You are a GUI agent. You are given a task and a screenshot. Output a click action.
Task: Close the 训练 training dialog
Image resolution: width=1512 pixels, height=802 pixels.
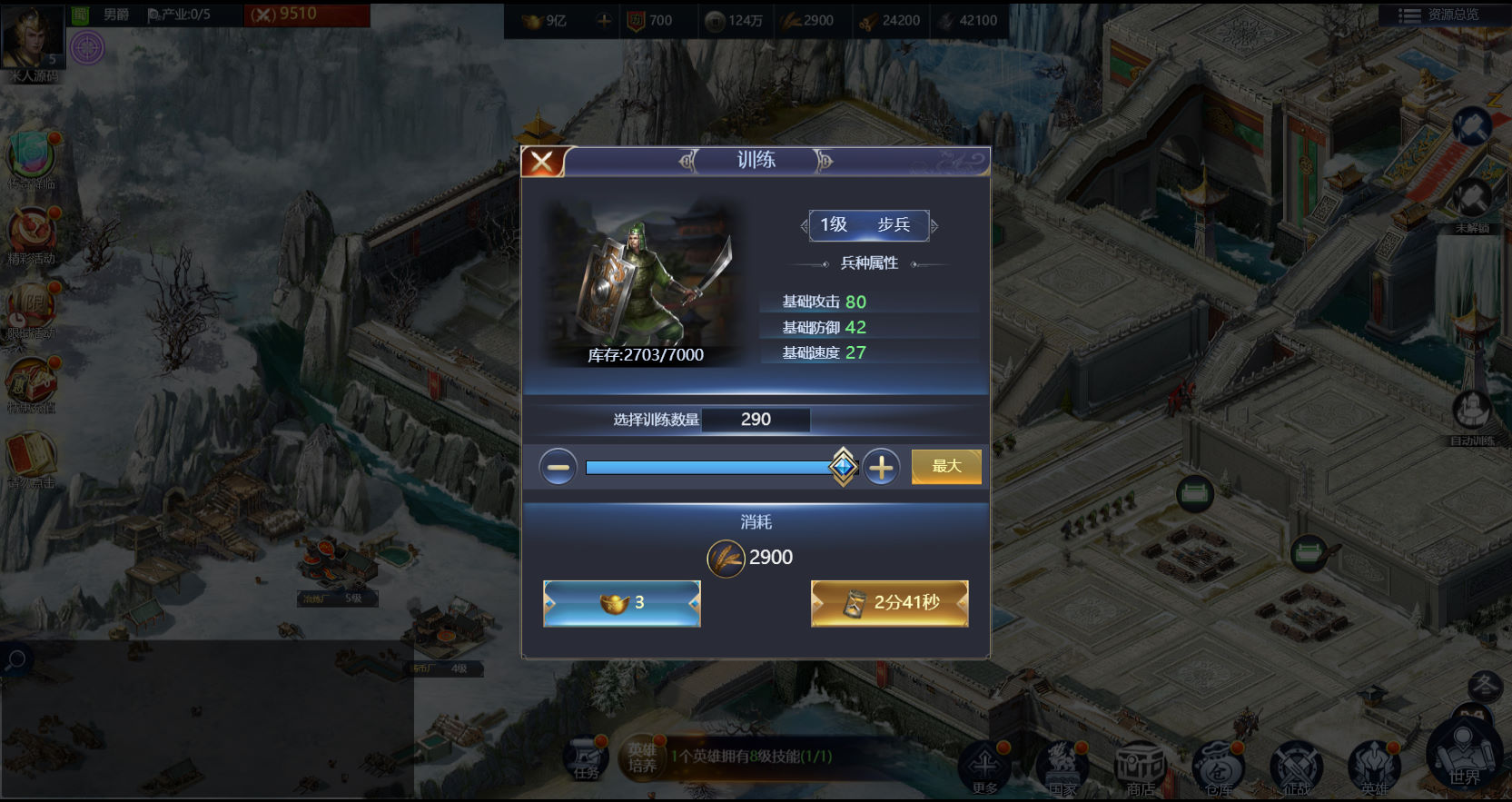click(x=542, y=163)
